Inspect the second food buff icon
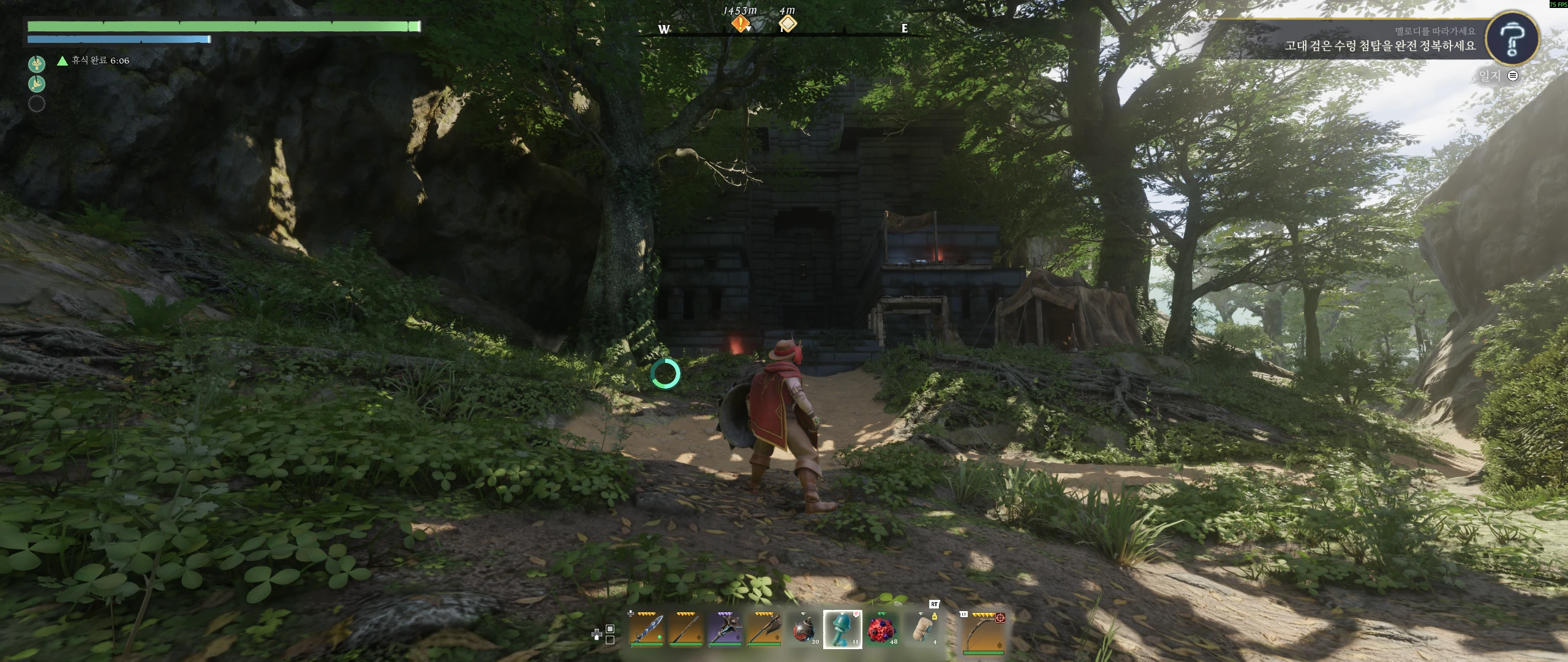The width and height of the screenshot is (1568, 662). [37, 83]
